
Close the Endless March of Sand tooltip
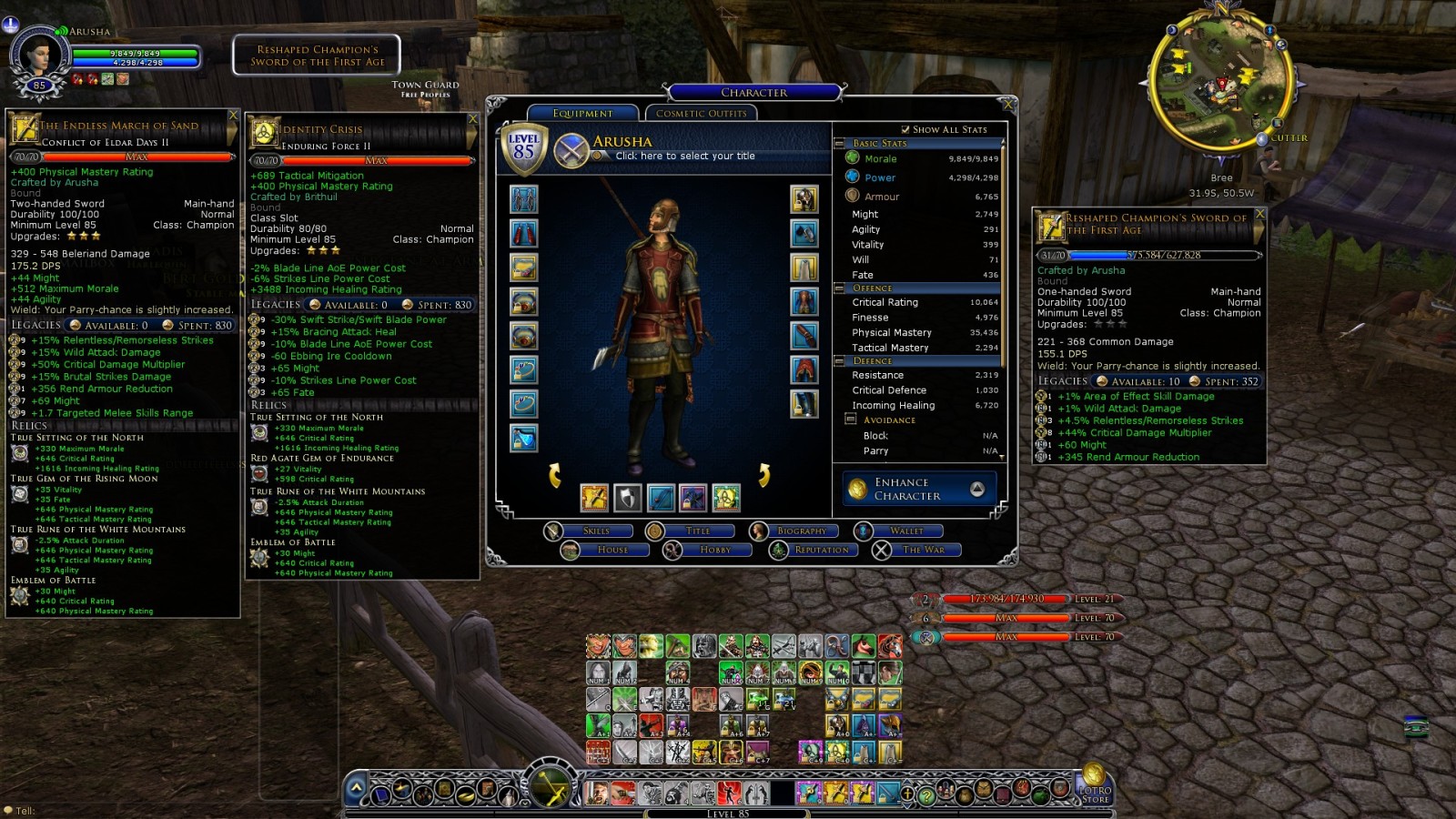click(233, 115)
